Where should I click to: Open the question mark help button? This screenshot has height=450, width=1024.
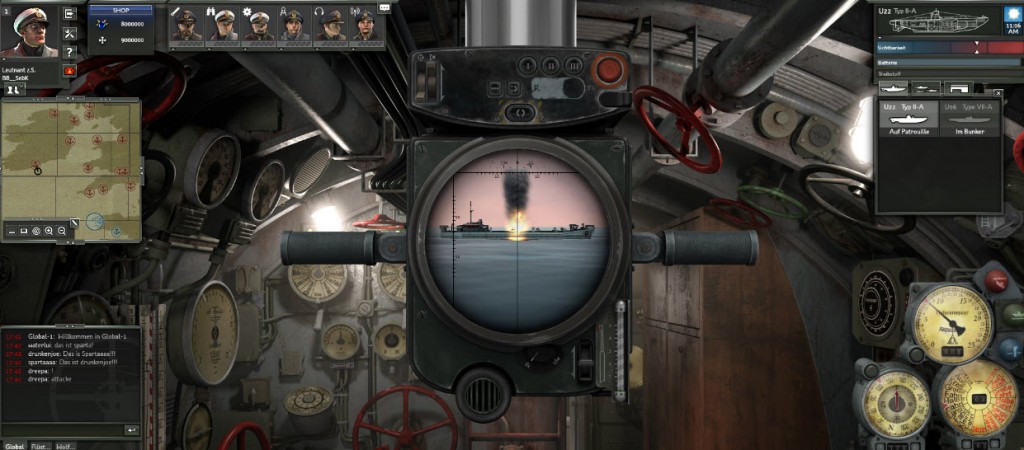[x=69, y=52]
